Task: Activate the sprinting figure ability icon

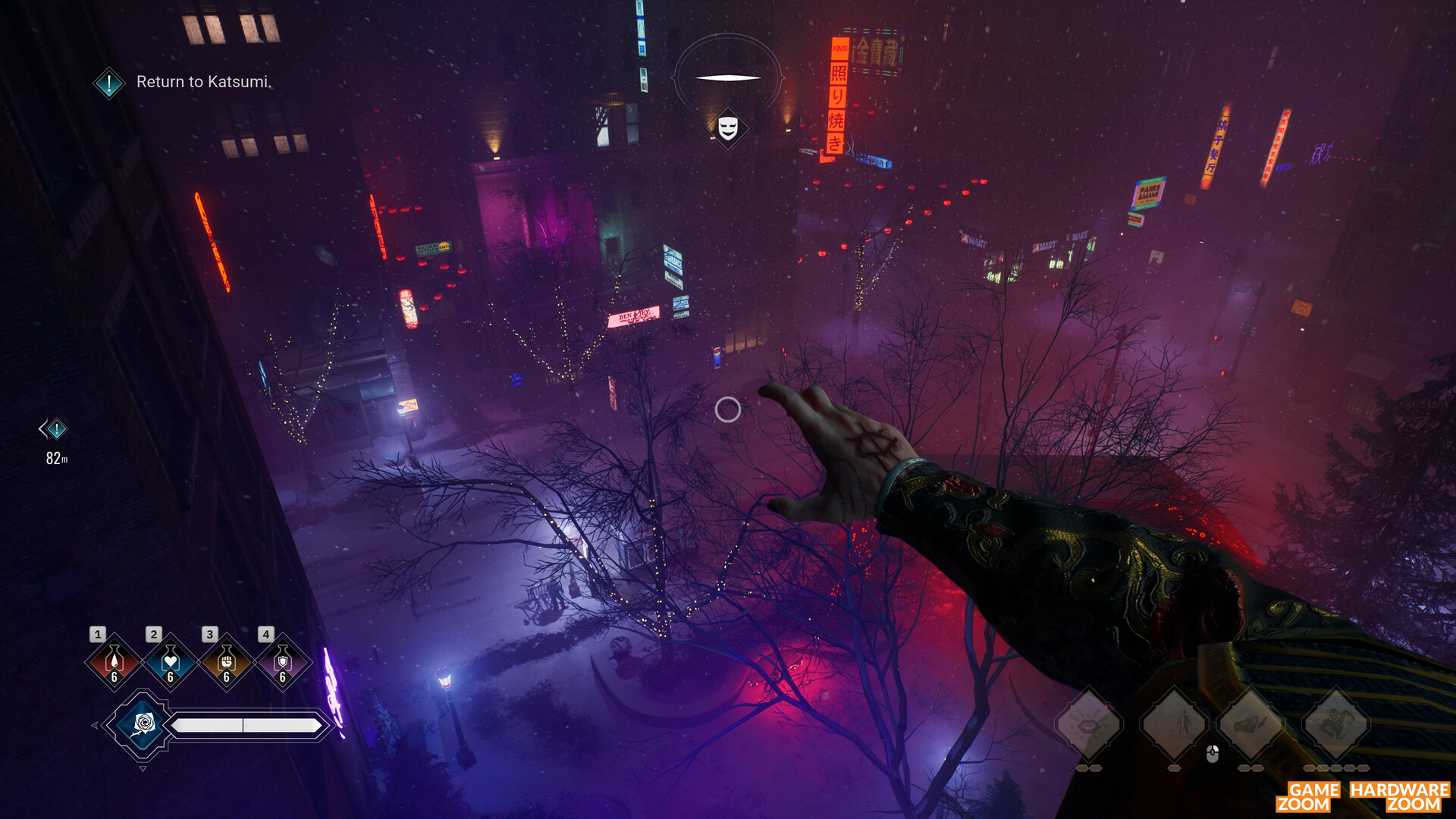Action: [1336, 725]
